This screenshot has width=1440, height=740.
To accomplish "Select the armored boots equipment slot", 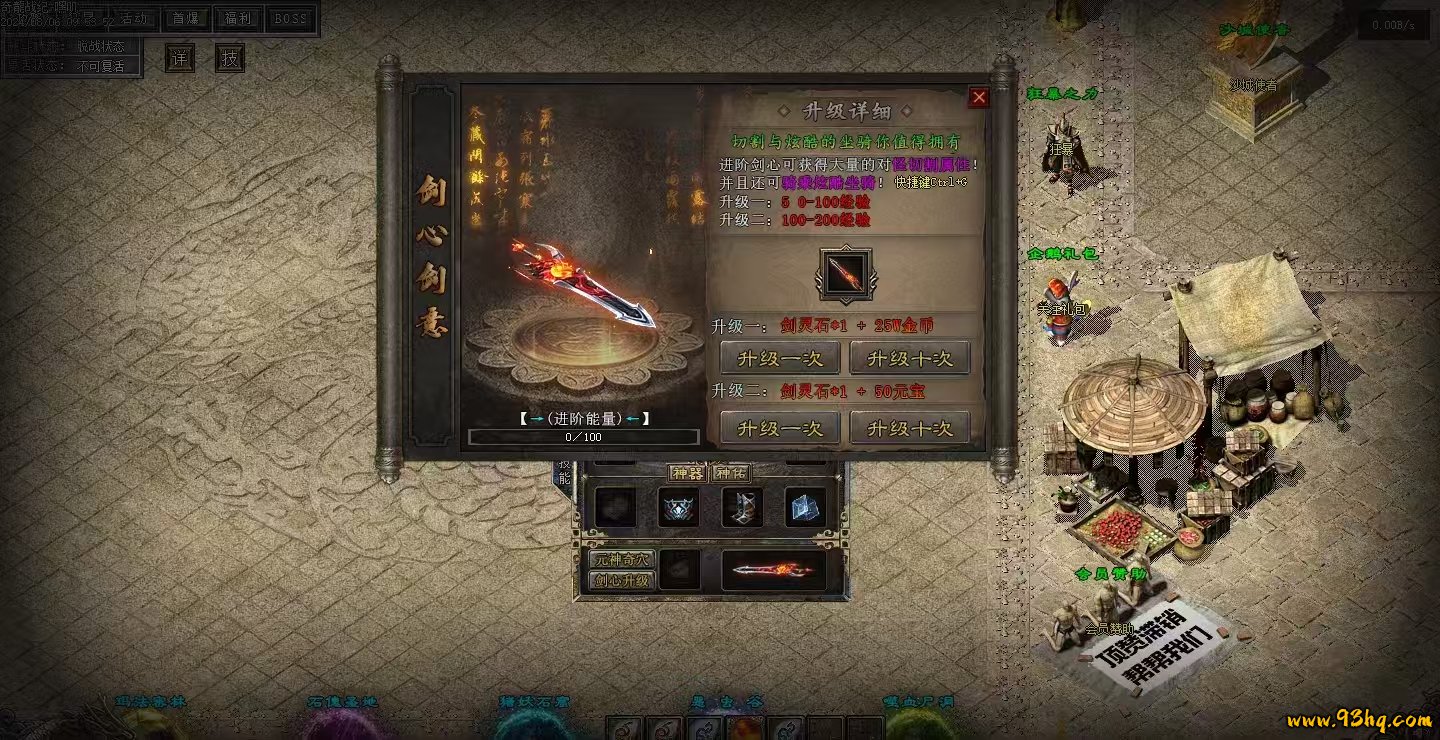I will (742, 509).
